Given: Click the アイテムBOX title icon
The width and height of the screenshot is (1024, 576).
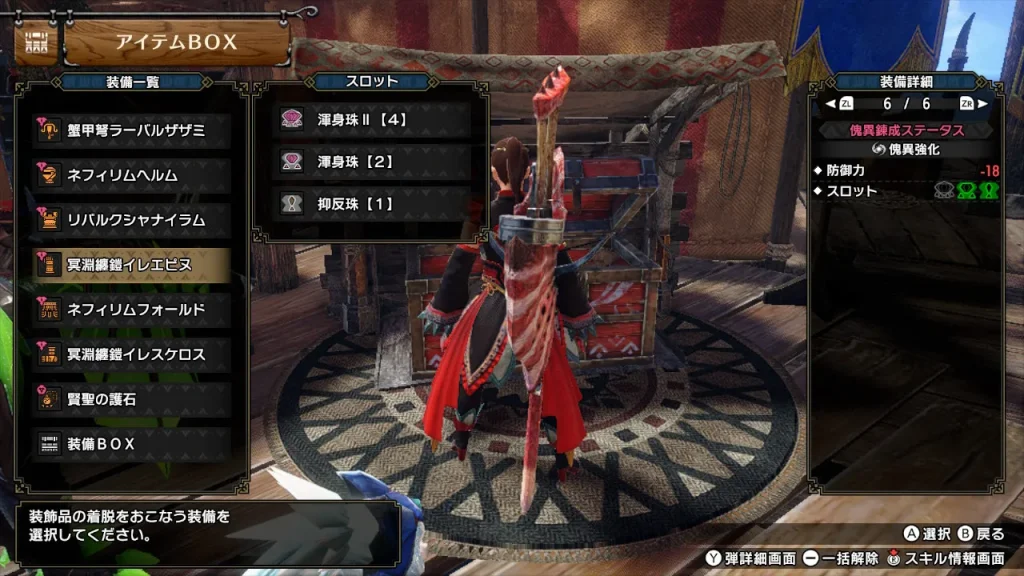Looking at the screenshot, I should click(36, 42).
